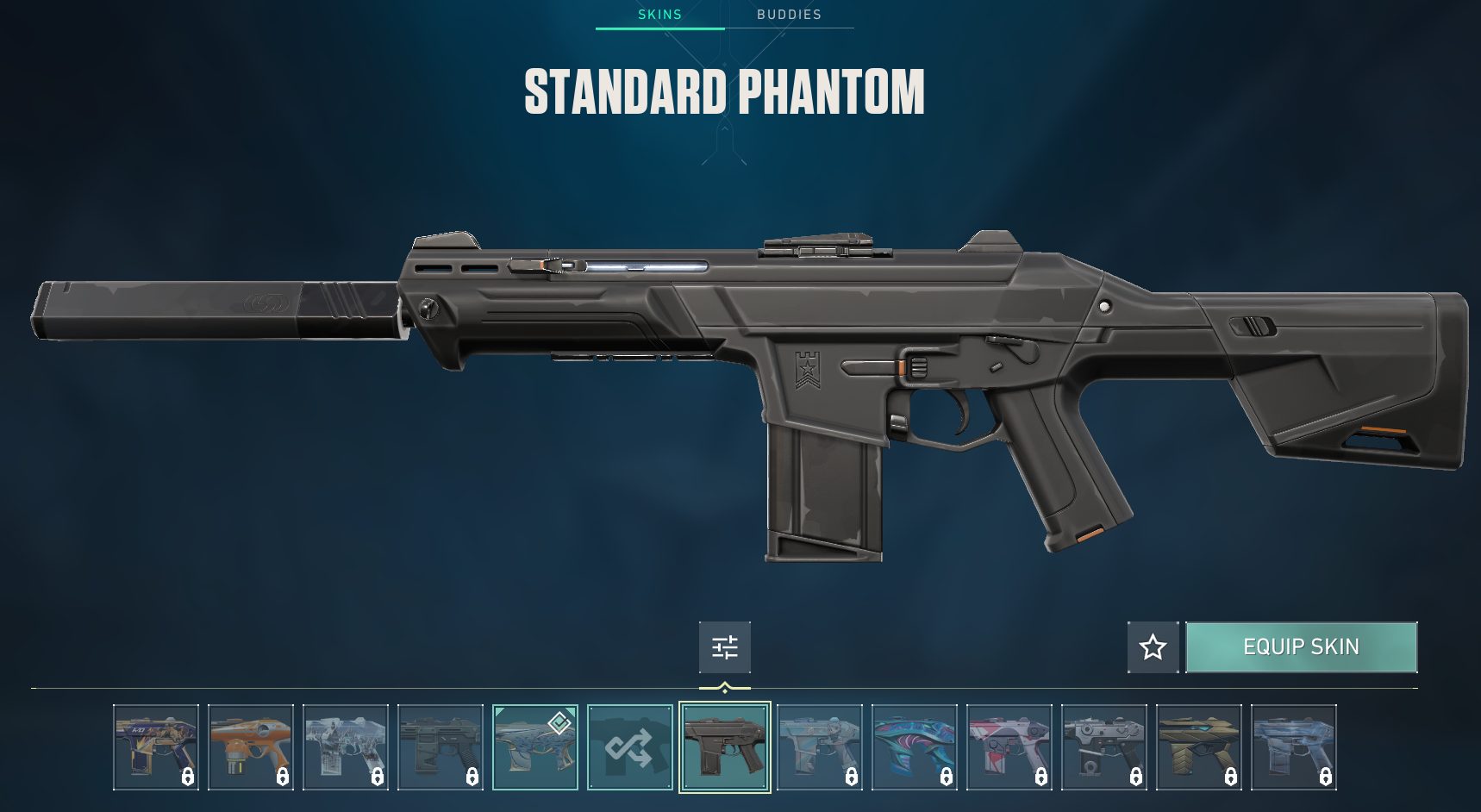
Task: Select the navy and gold locked Phantom skin
Action: tap(155, 747)
